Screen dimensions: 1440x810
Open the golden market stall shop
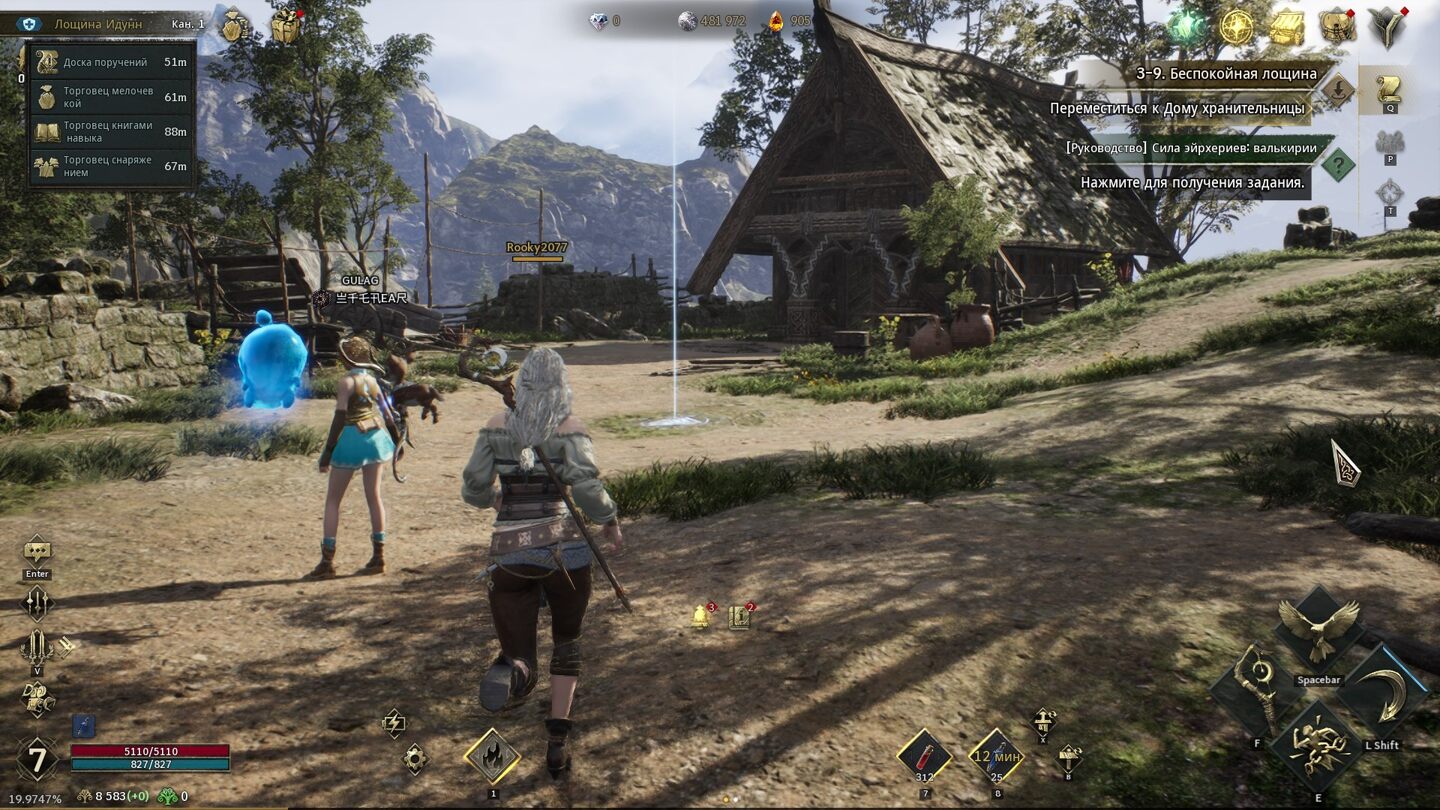(1287, 28)
